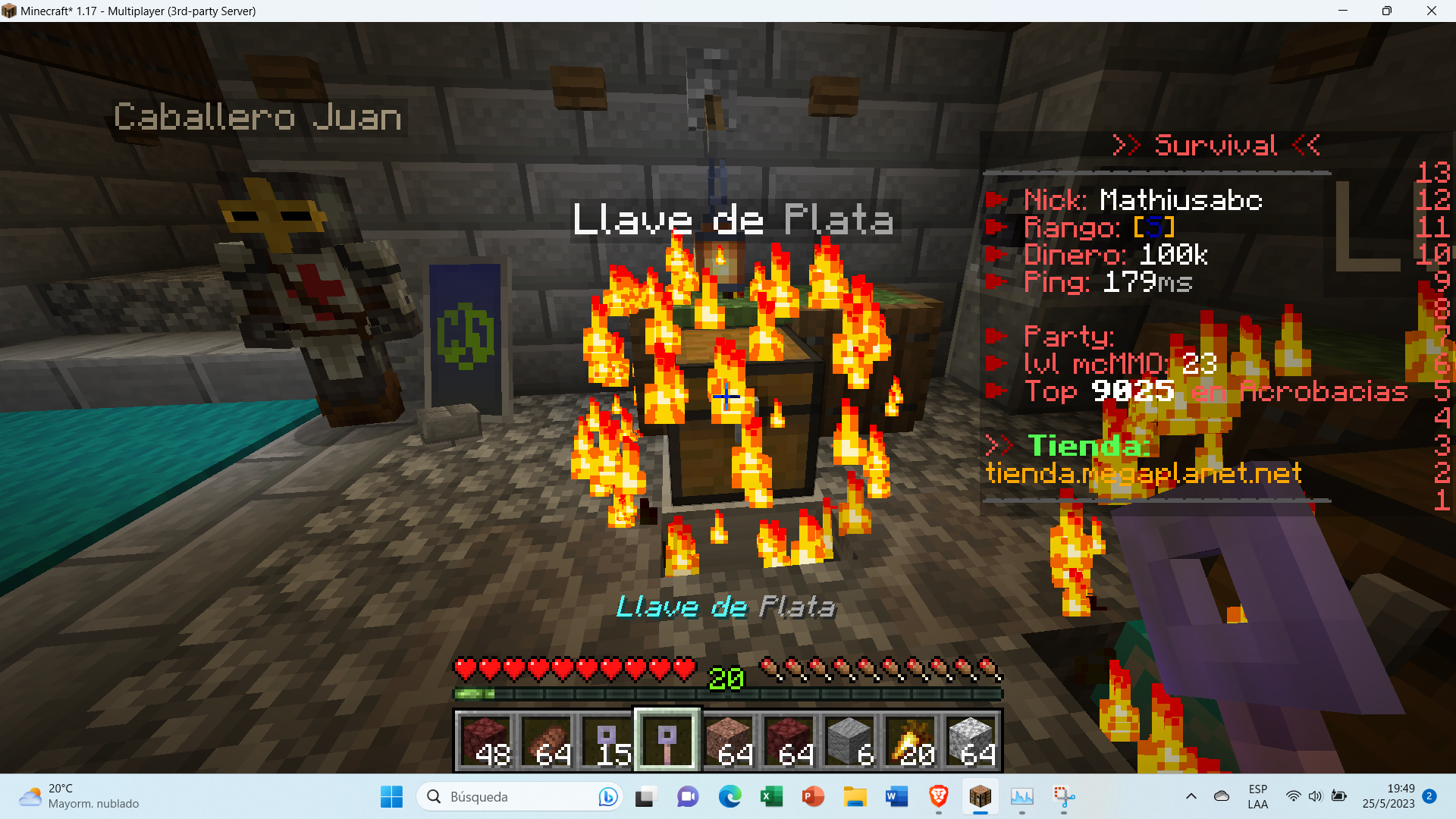Select the stack of 48 red blocks
Screen dimensions: 1456x819
[x=485, y=740]
